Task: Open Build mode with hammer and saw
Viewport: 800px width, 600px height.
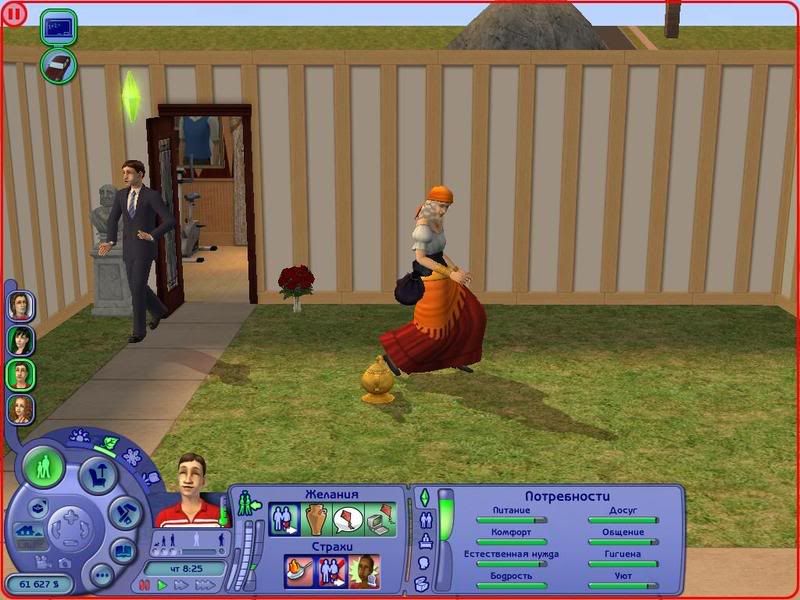Action: 126,514
